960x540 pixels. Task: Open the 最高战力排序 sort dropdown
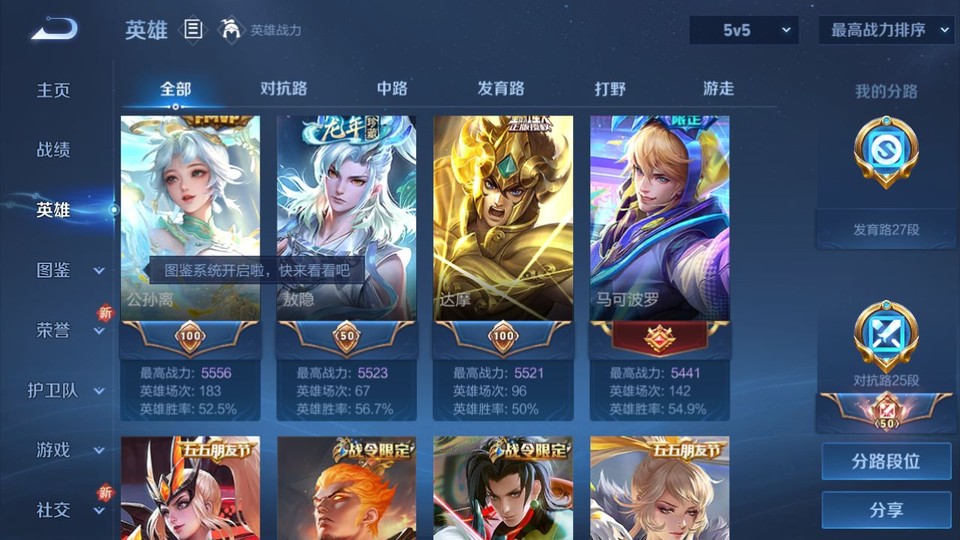pyautogui.click(x=886, y=30)
